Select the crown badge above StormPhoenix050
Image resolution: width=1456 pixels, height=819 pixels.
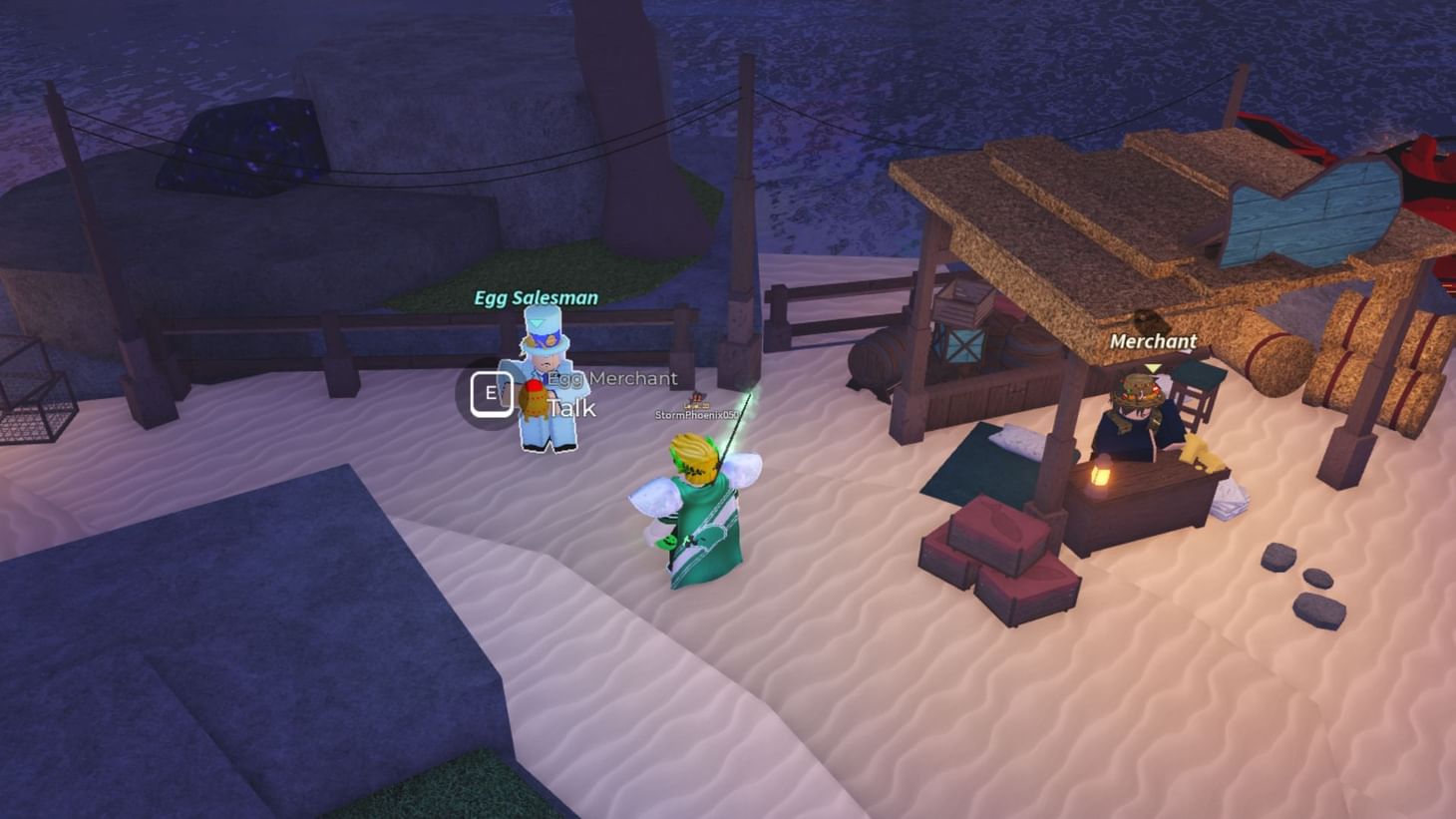pyautogui.click(x=698, y=397)
